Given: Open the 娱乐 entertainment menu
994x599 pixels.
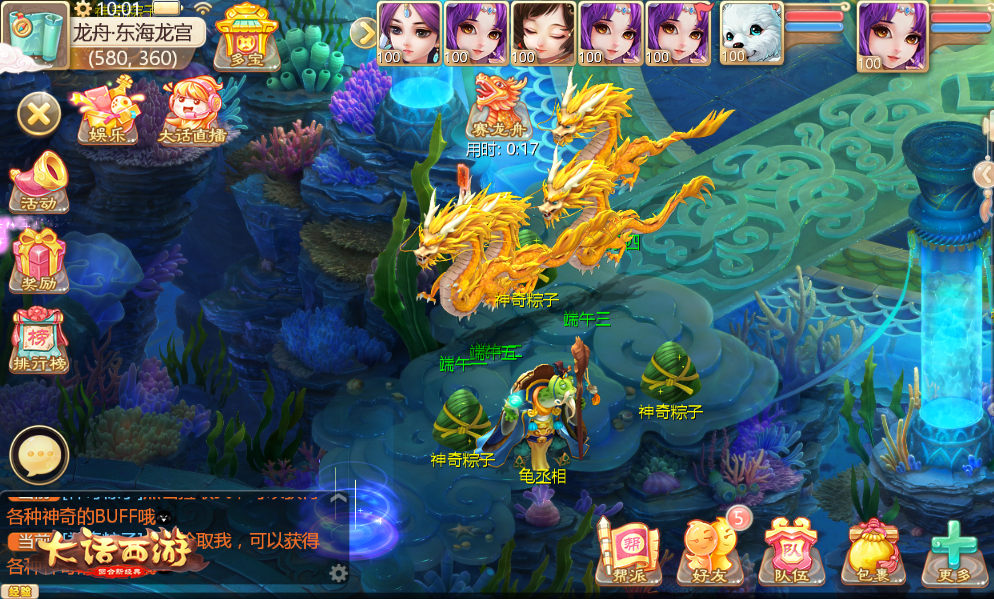Looking at the screenshot, I should coord(108,110).
